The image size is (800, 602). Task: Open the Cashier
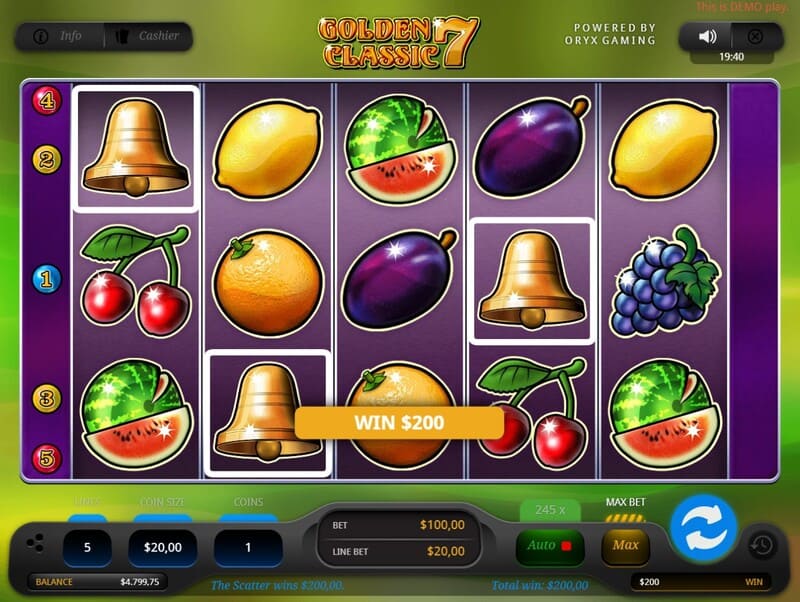click(x=148, y=37)
